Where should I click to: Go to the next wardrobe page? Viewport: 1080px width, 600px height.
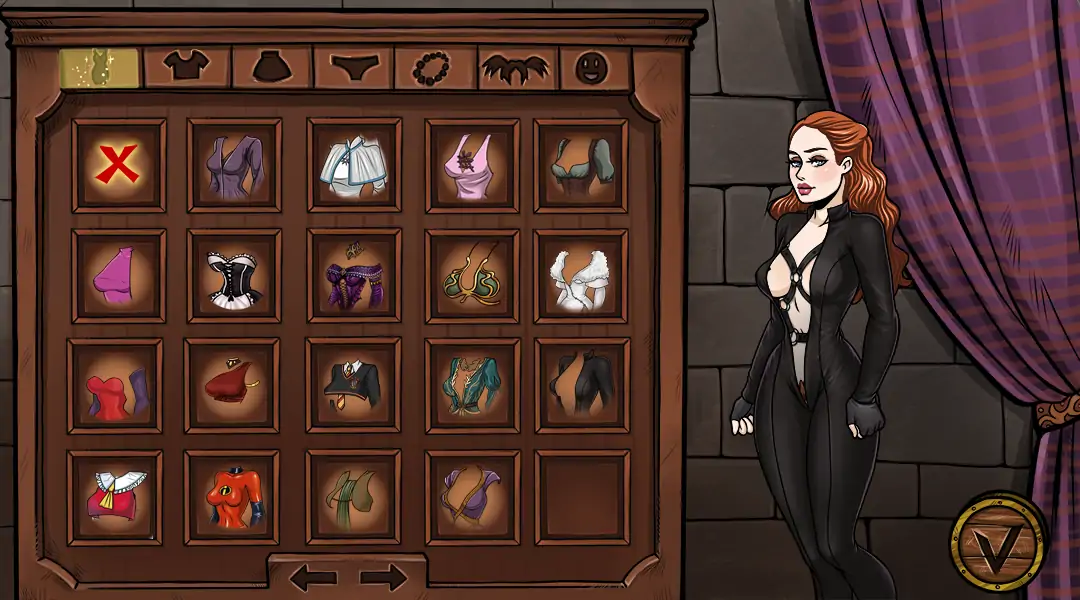[383, 577]
